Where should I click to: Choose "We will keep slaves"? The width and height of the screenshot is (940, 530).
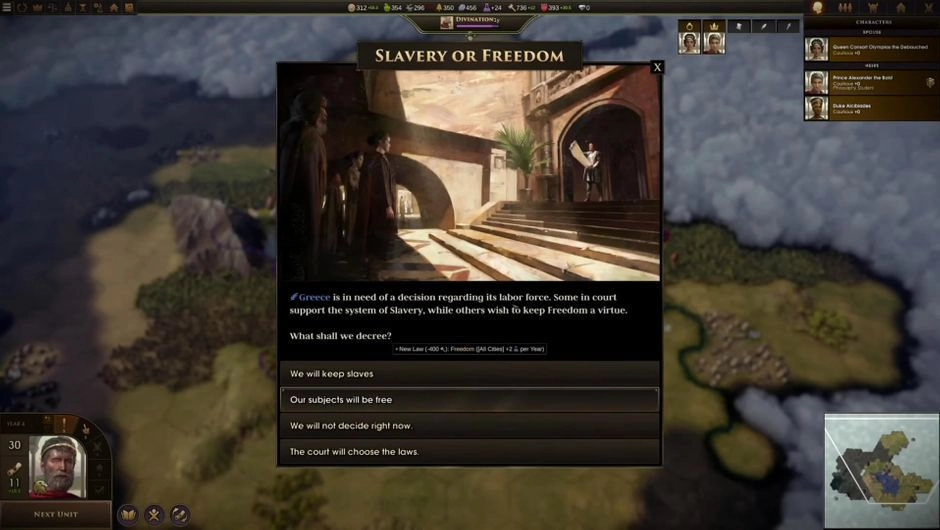click(x=469, y=374)
